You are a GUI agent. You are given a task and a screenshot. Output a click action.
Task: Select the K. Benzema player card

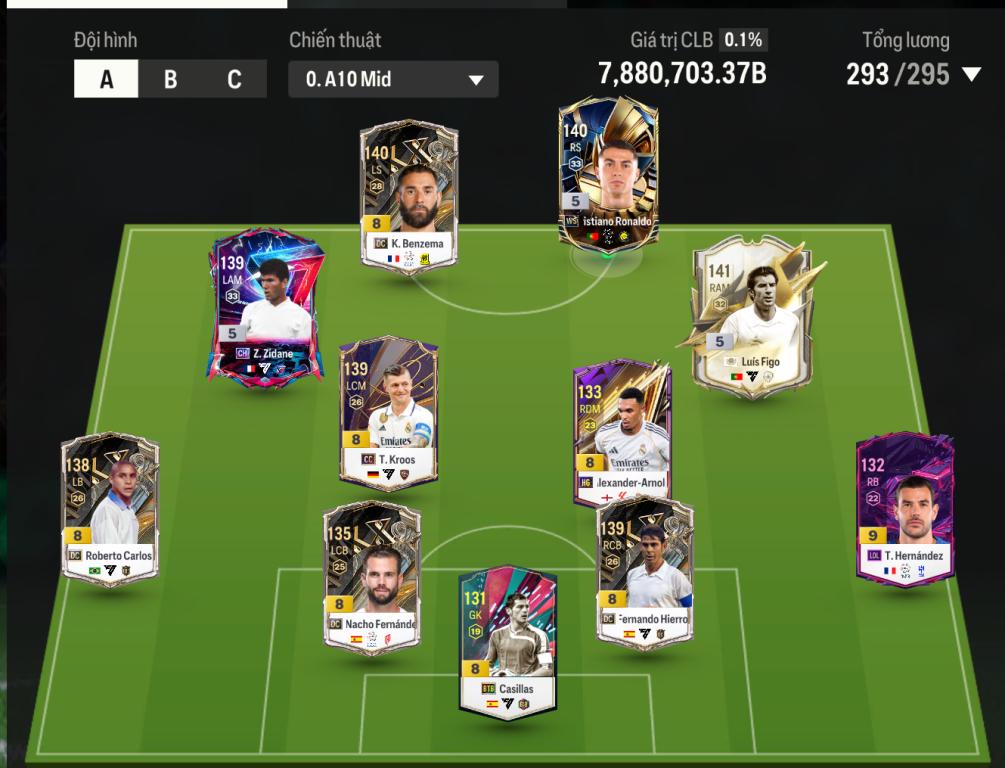[x=409, y=197]
